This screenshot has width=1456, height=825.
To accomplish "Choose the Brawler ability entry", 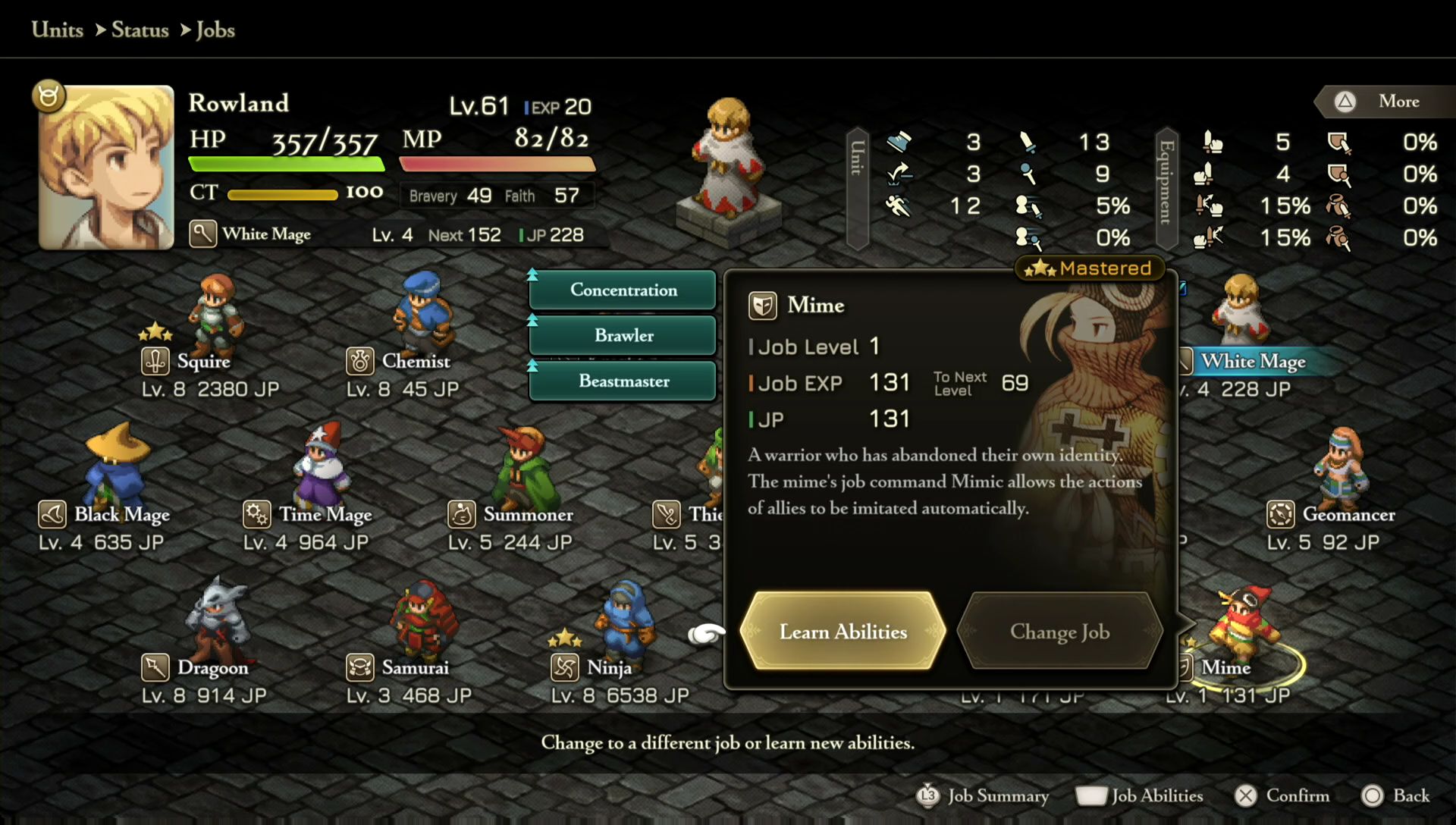I will tap(623, 335).
